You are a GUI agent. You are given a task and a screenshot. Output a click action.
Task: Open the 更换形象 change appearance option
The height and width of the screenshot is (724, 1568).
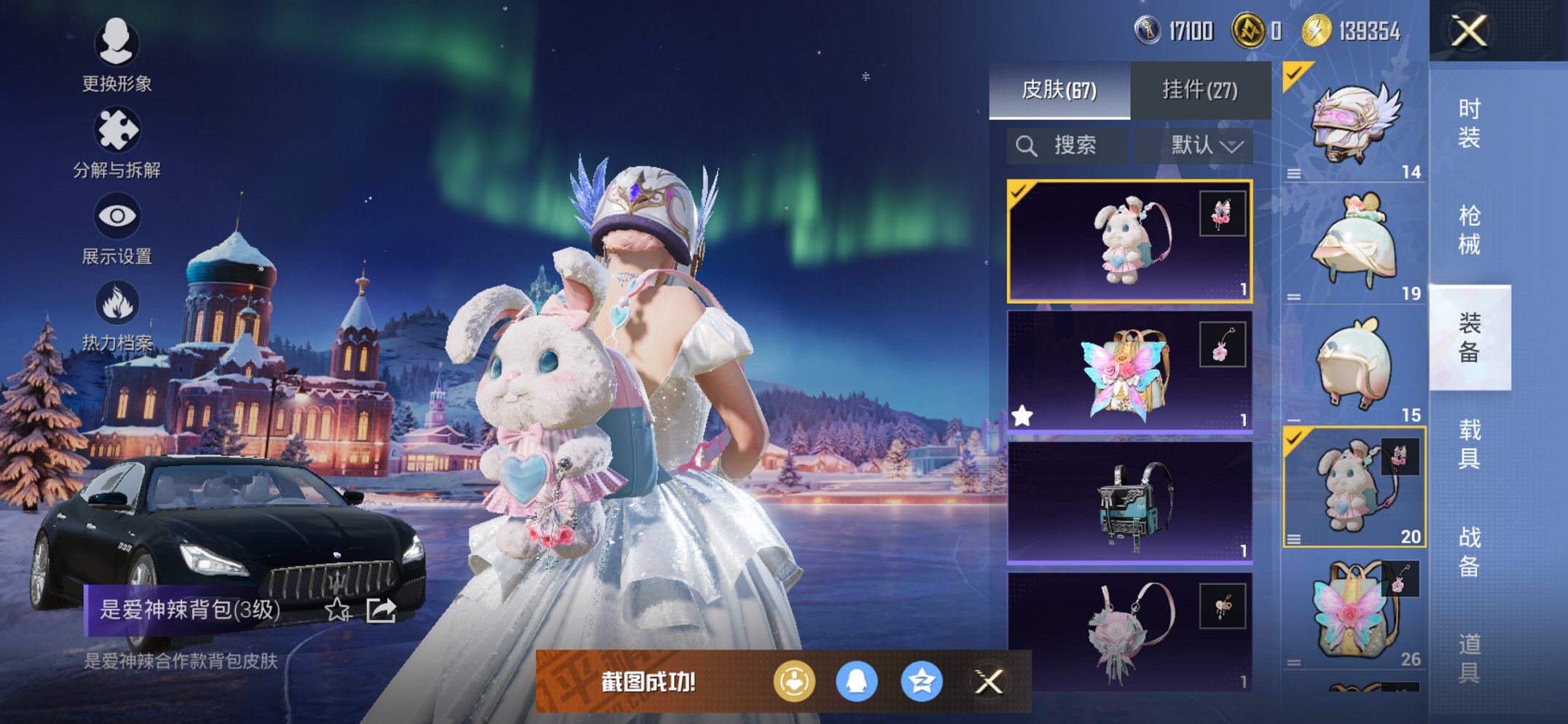coord(117,55)
